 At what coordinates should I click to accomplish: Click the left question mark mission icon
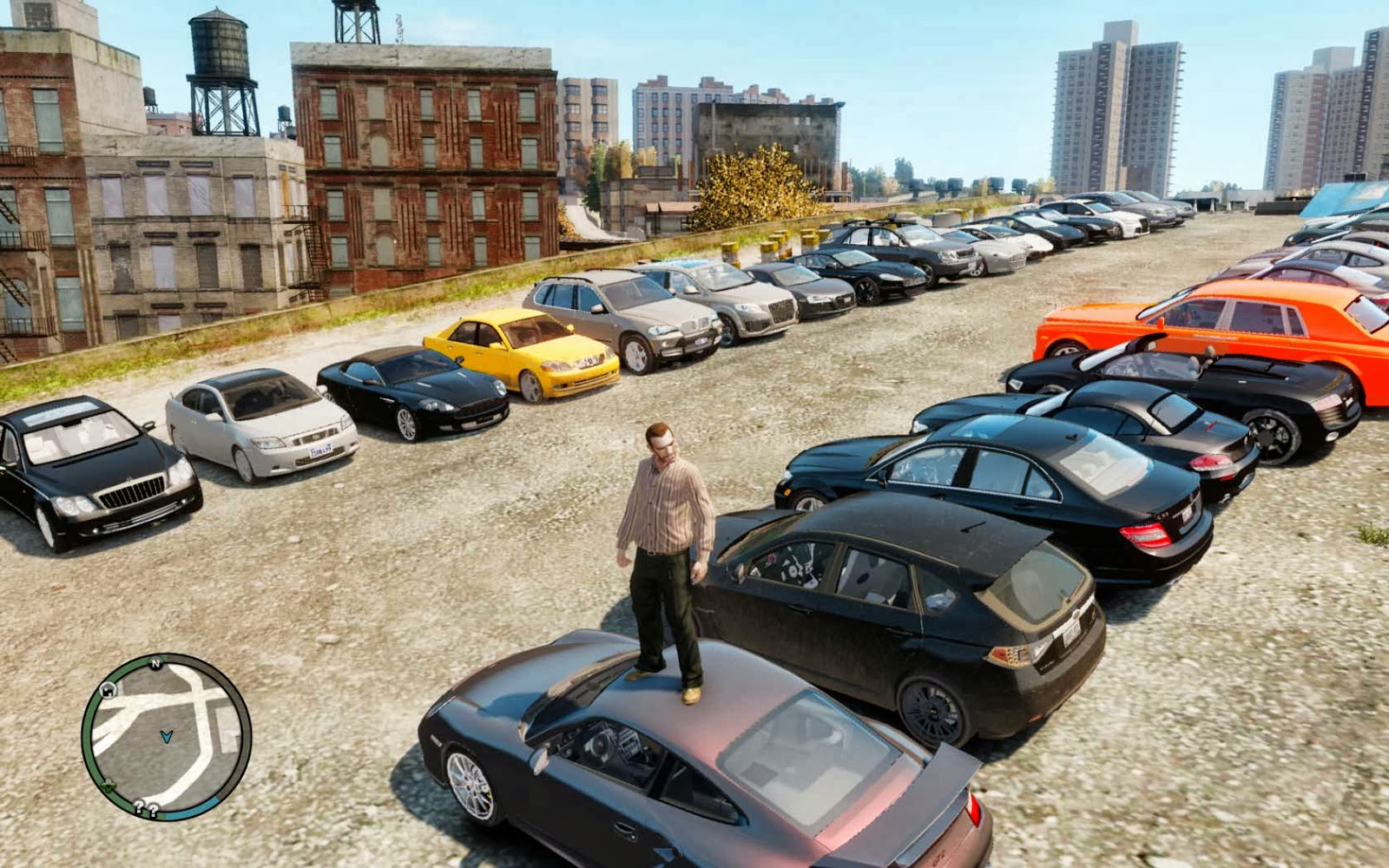click(x=139, y=806)
